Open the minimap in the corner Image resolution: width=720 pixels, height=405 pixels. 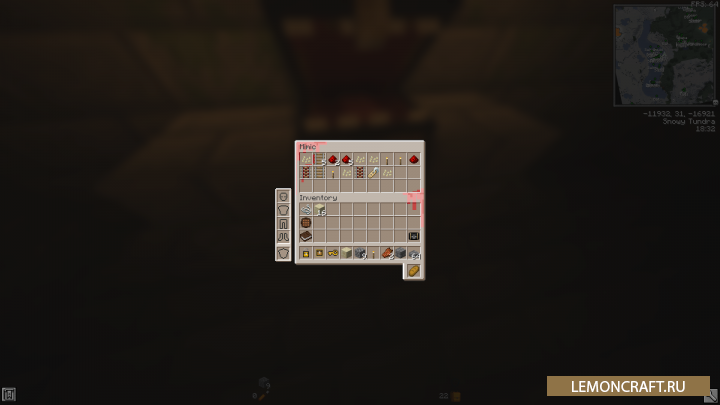click(x=664, y=54)
